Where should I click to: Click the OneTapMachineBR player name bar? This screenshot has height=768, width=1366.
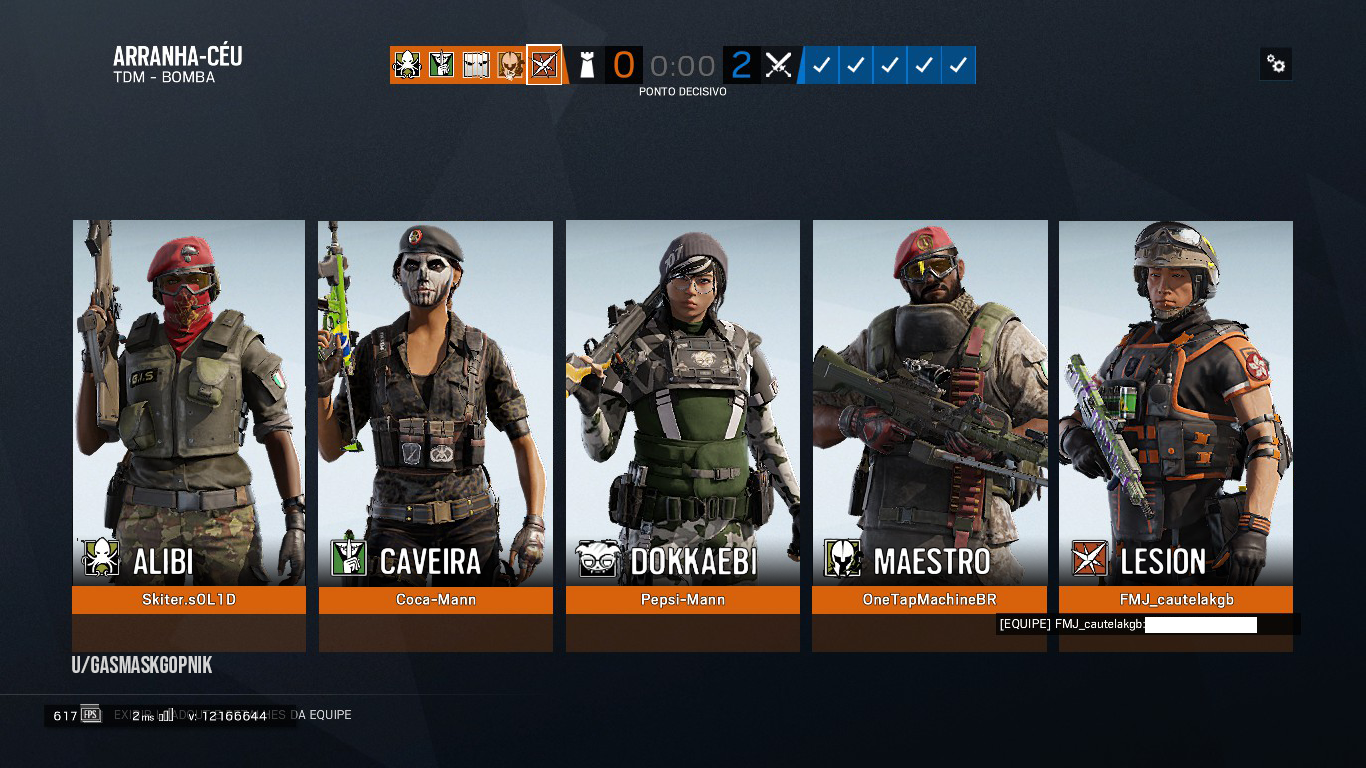point(929,600)
